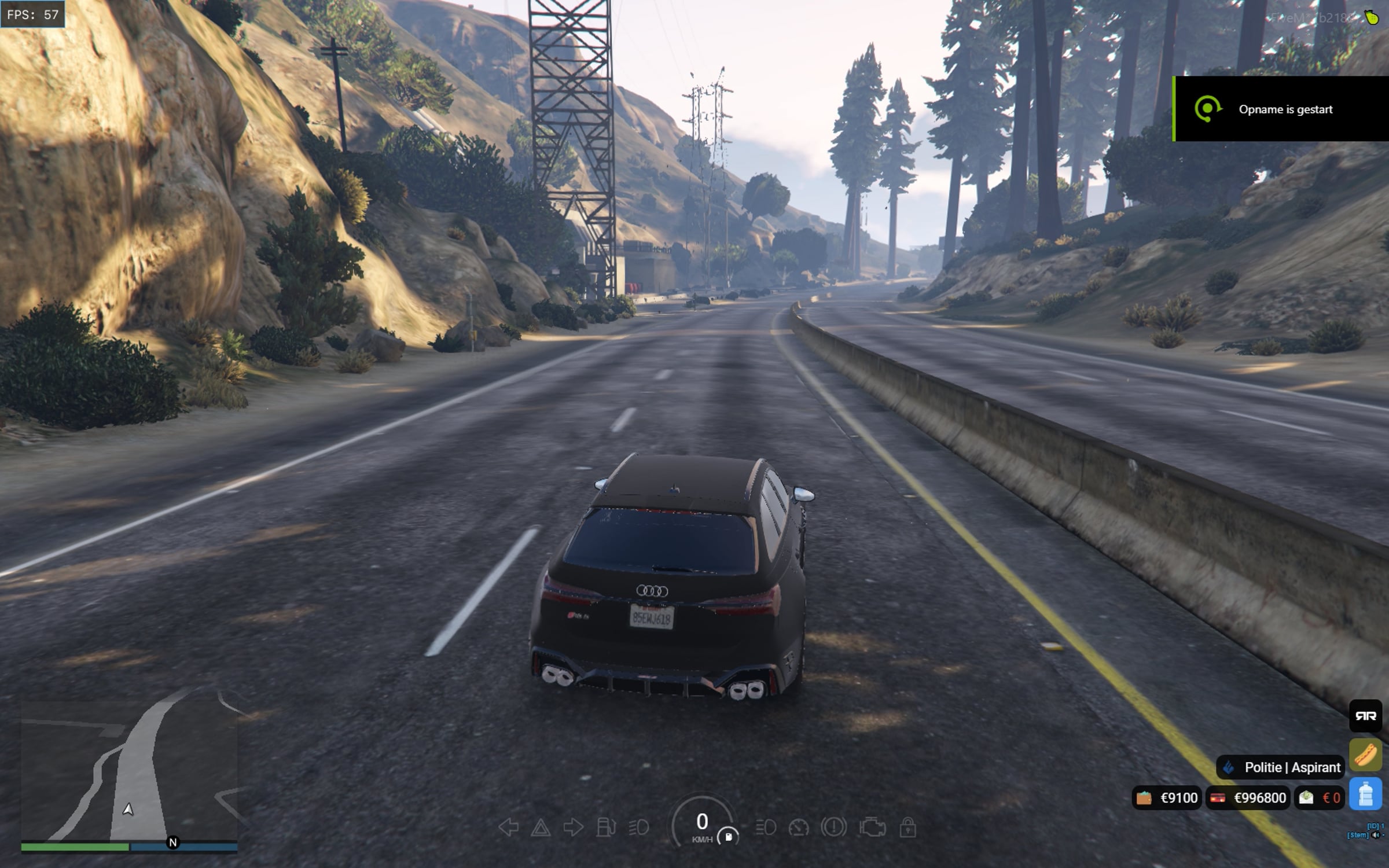Toggle the right turn signal indicator
This screenshot has width=1389, height=868.
(x=573, y=827)
